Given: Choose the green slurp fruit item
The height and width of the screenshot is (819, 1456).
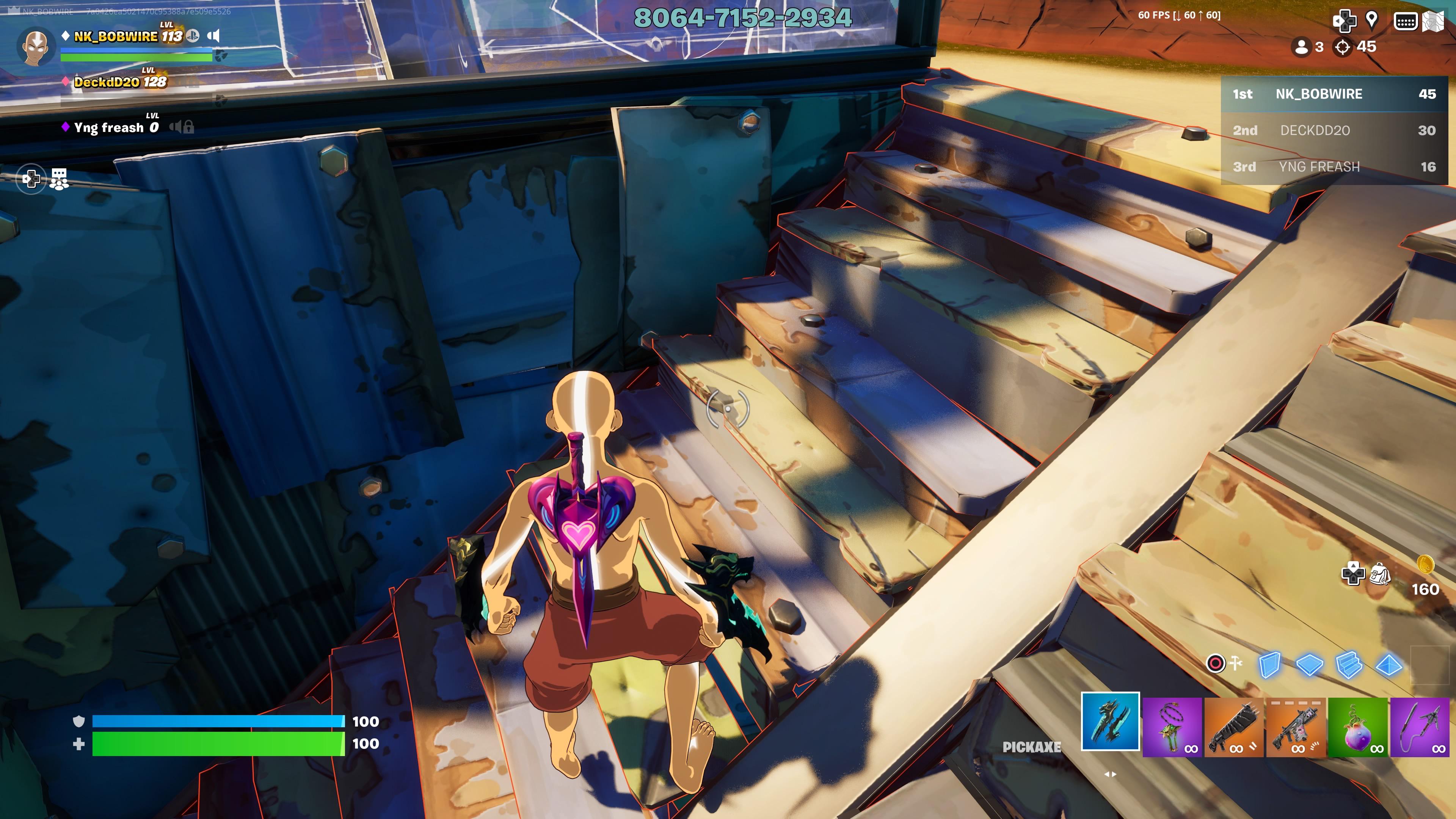Looking at the screenshot, I should pyautogui.click(x=1358, y=727).
